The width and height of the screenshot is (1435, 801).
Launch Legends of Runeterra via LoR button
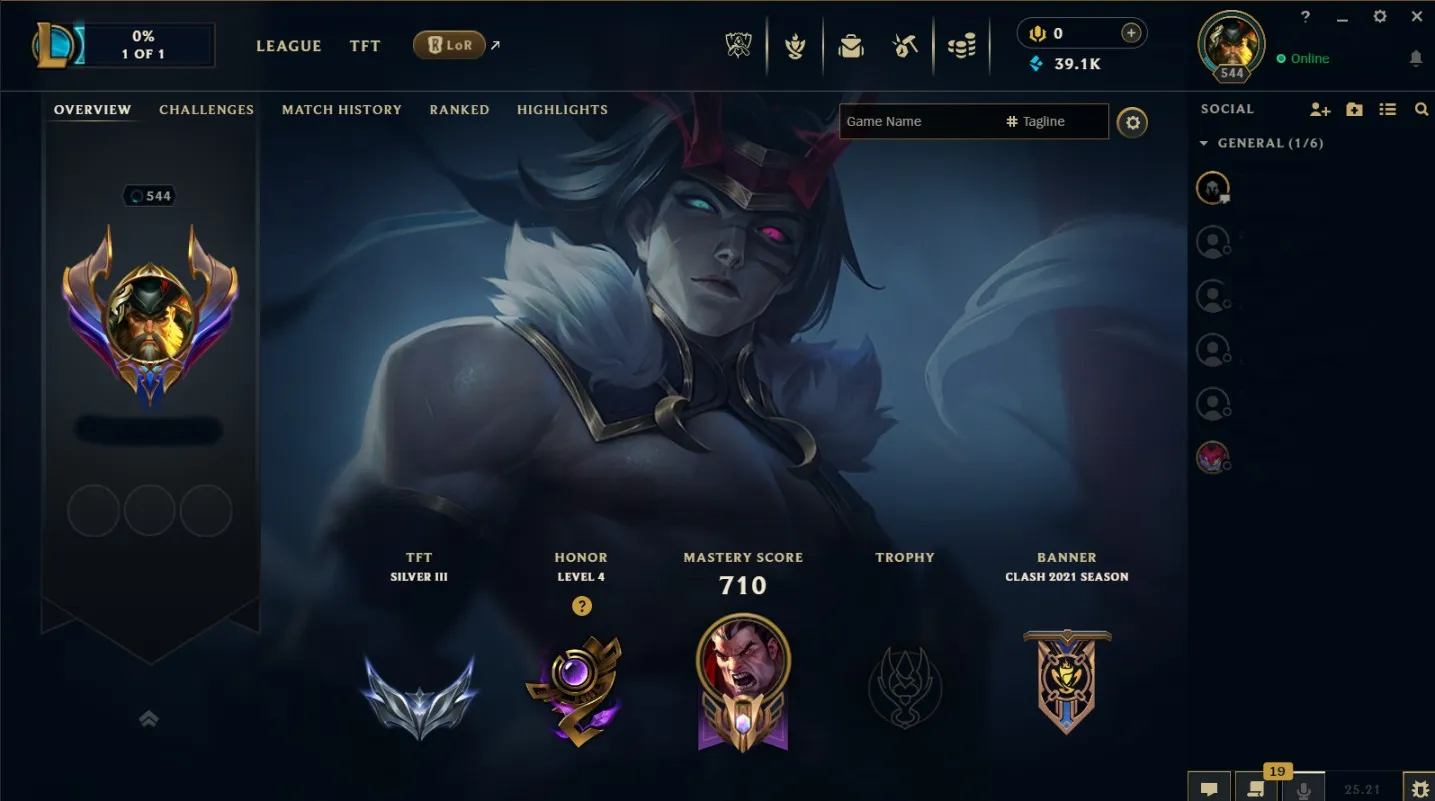[449, 45]
